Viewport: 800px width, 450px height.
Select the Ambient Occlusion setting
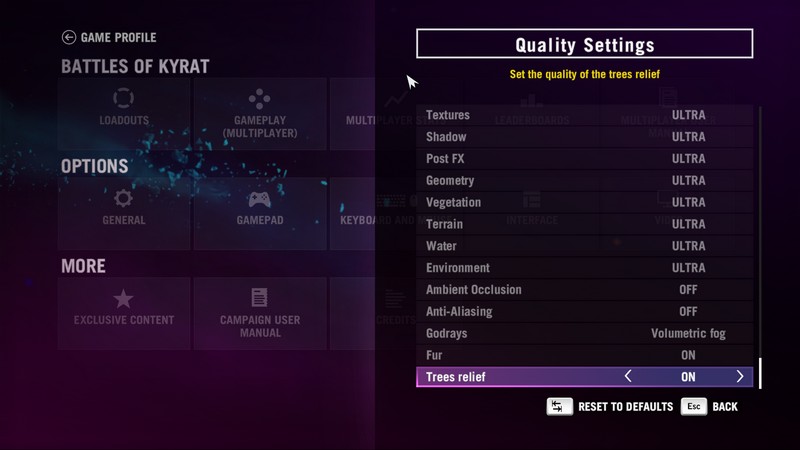(584, 290)
